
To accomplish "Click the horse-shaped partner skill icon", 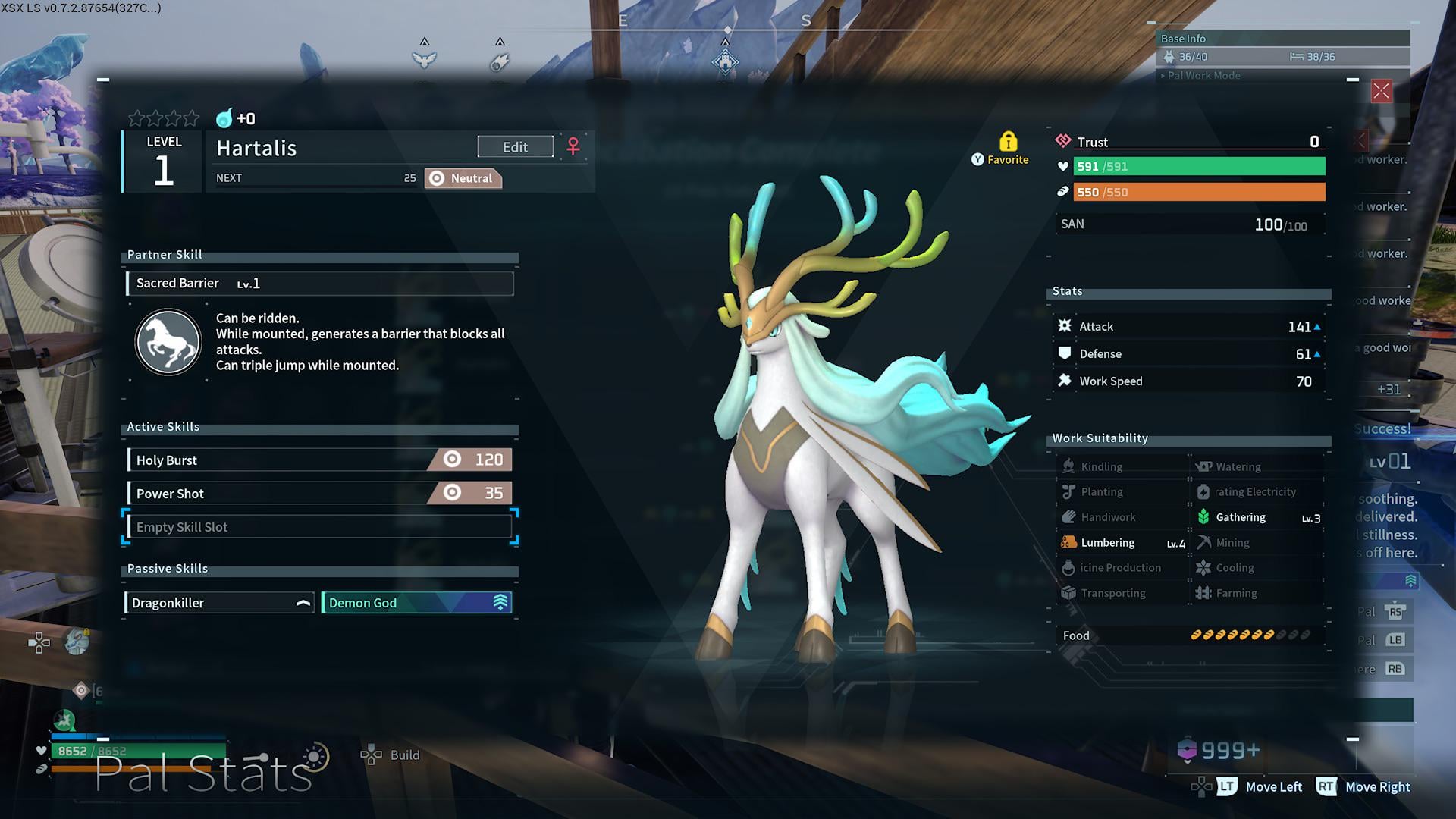I will (x=168, y=342).
